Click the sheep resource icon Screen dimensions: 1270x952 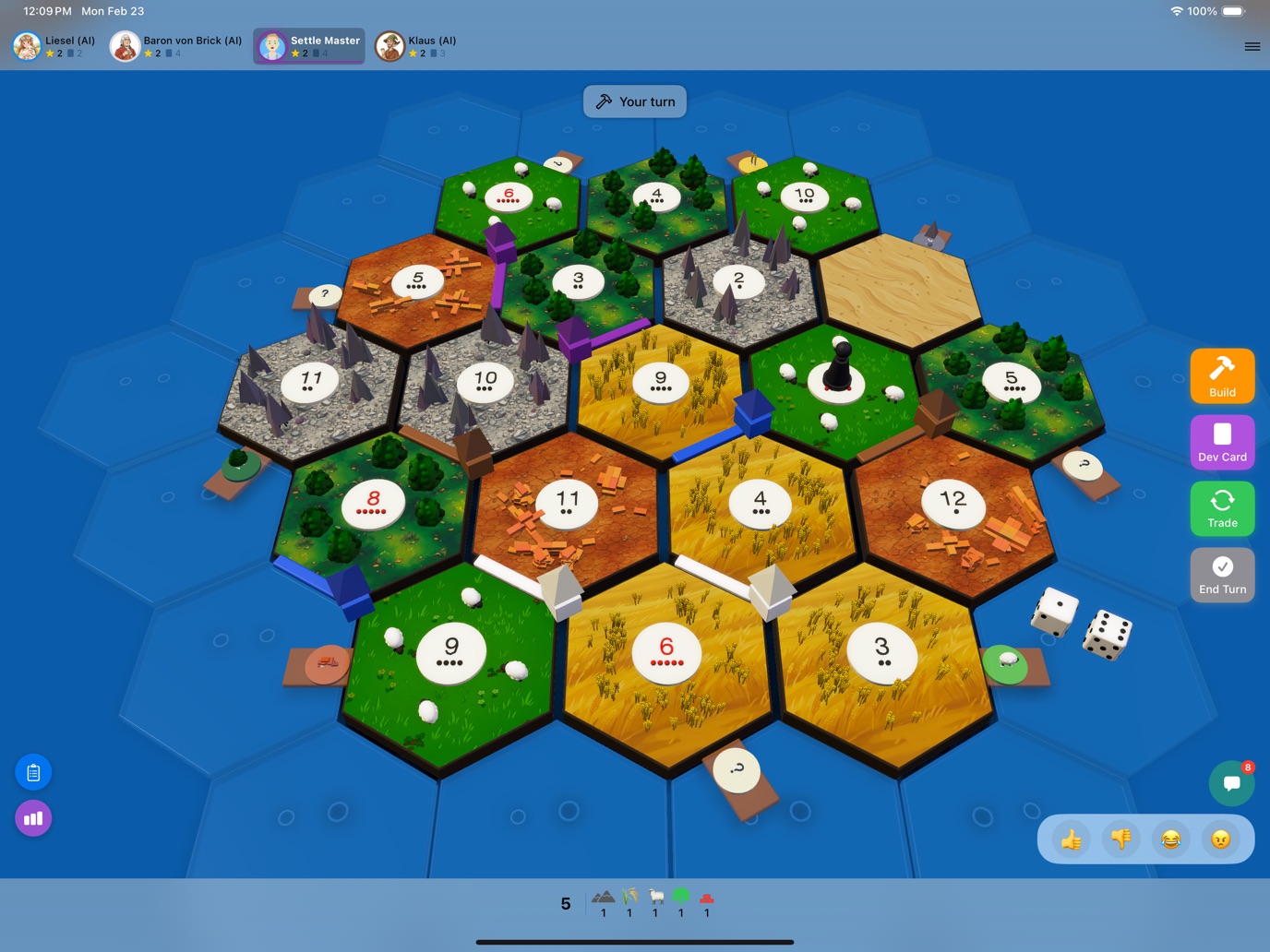pos(654,896)
